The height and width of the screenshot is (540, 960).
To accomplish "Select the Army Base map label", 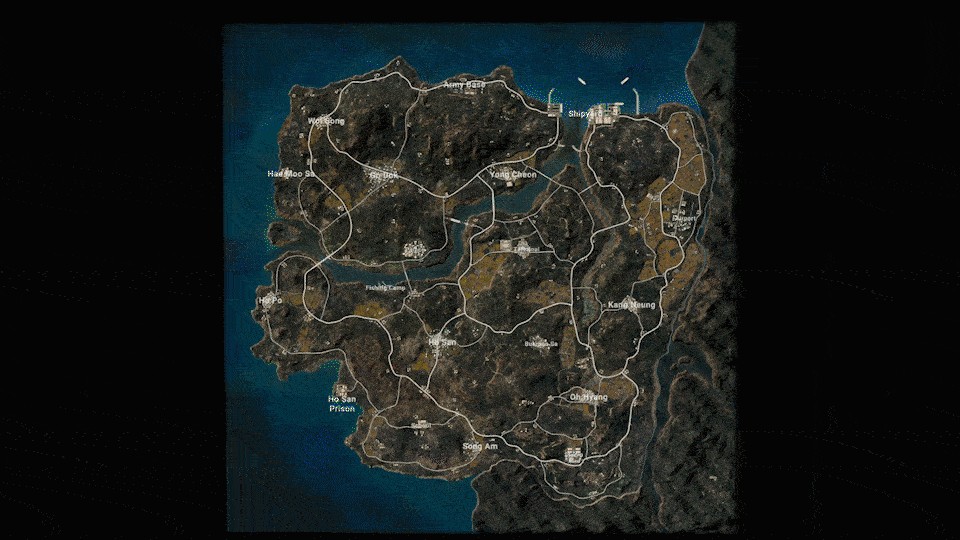I will tap(465, 85).
